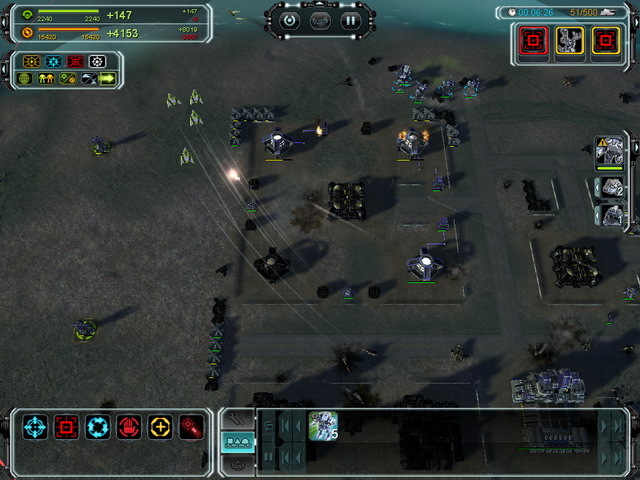The width and height of the screenshot is (640, 480).
Task: Select the middle button of the top bar
Action: 320,19
